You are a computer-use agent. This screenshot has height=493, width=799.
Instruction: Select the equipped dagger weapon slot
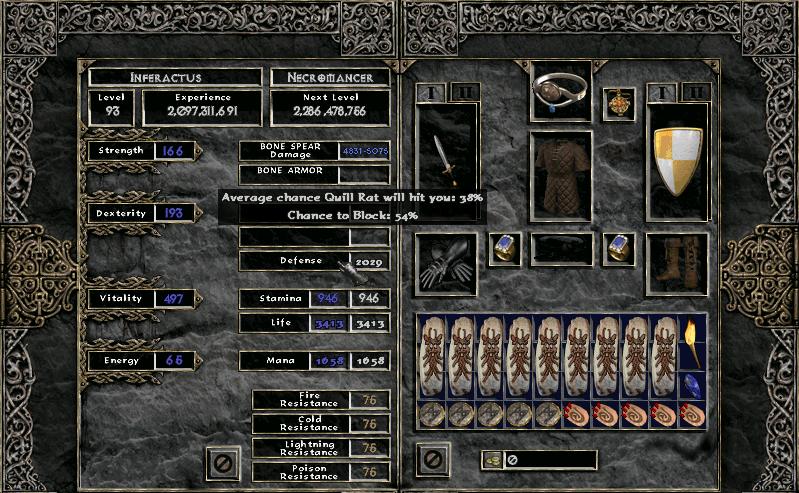446,160
